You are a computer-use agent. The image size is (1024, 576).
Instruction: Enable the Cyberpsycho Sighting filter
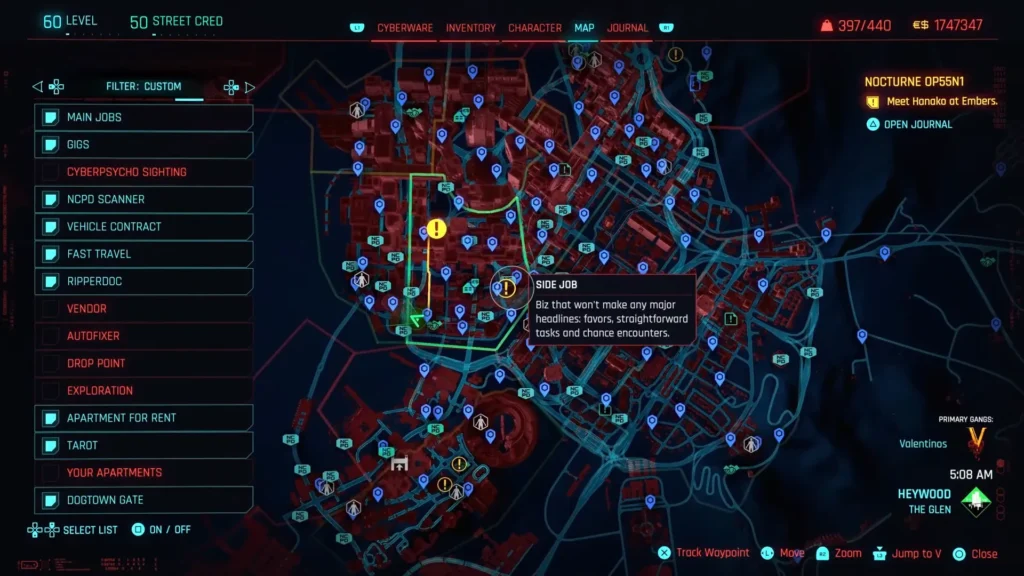pos(144,172)
